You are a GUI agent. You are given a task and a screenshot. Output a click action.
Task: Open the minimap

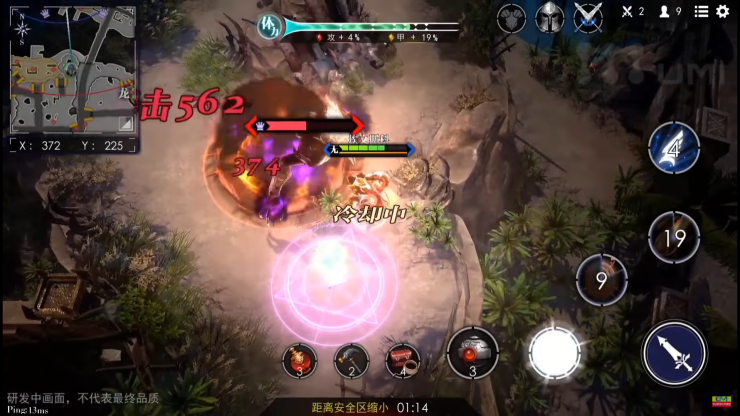(x=70, y=68)
